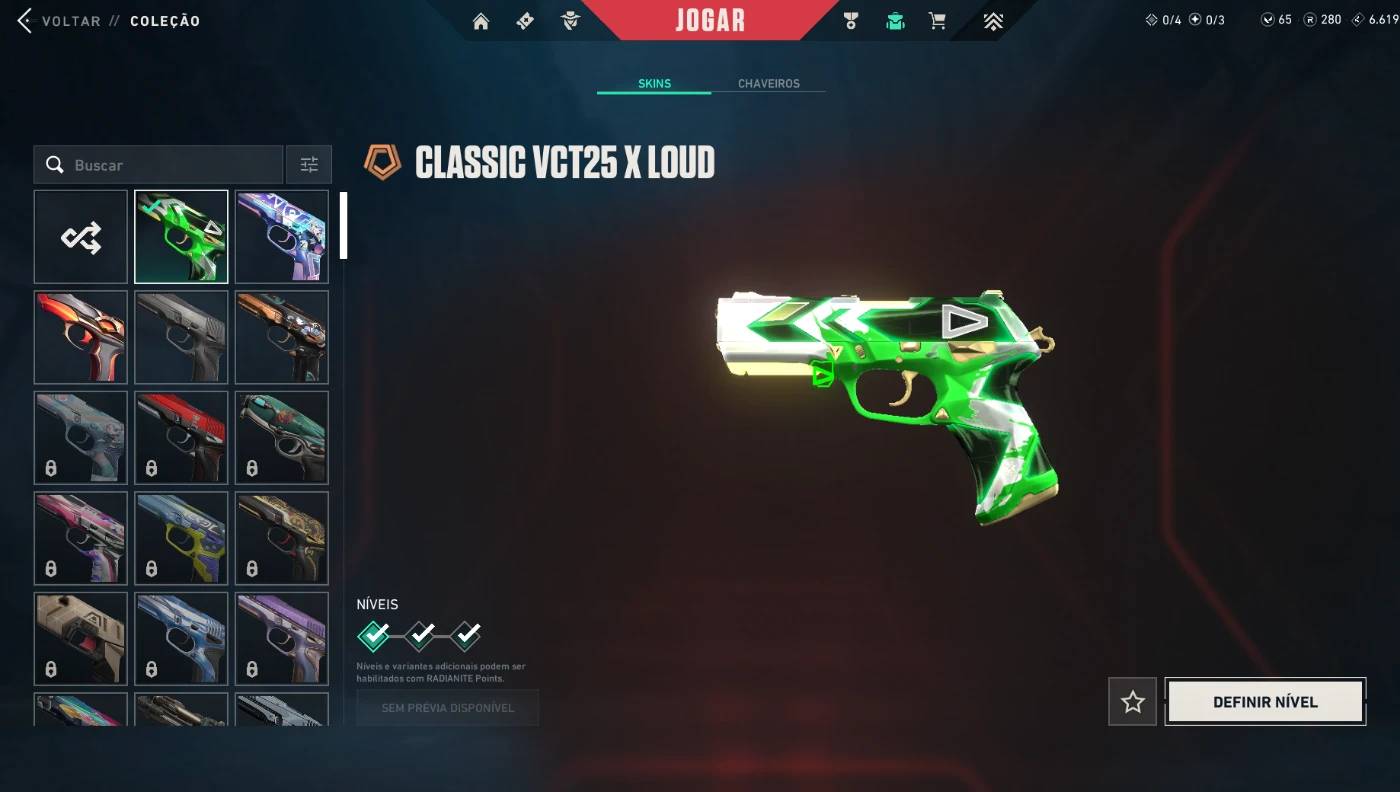Choose the random skin shuffle tile

point(81,237)
